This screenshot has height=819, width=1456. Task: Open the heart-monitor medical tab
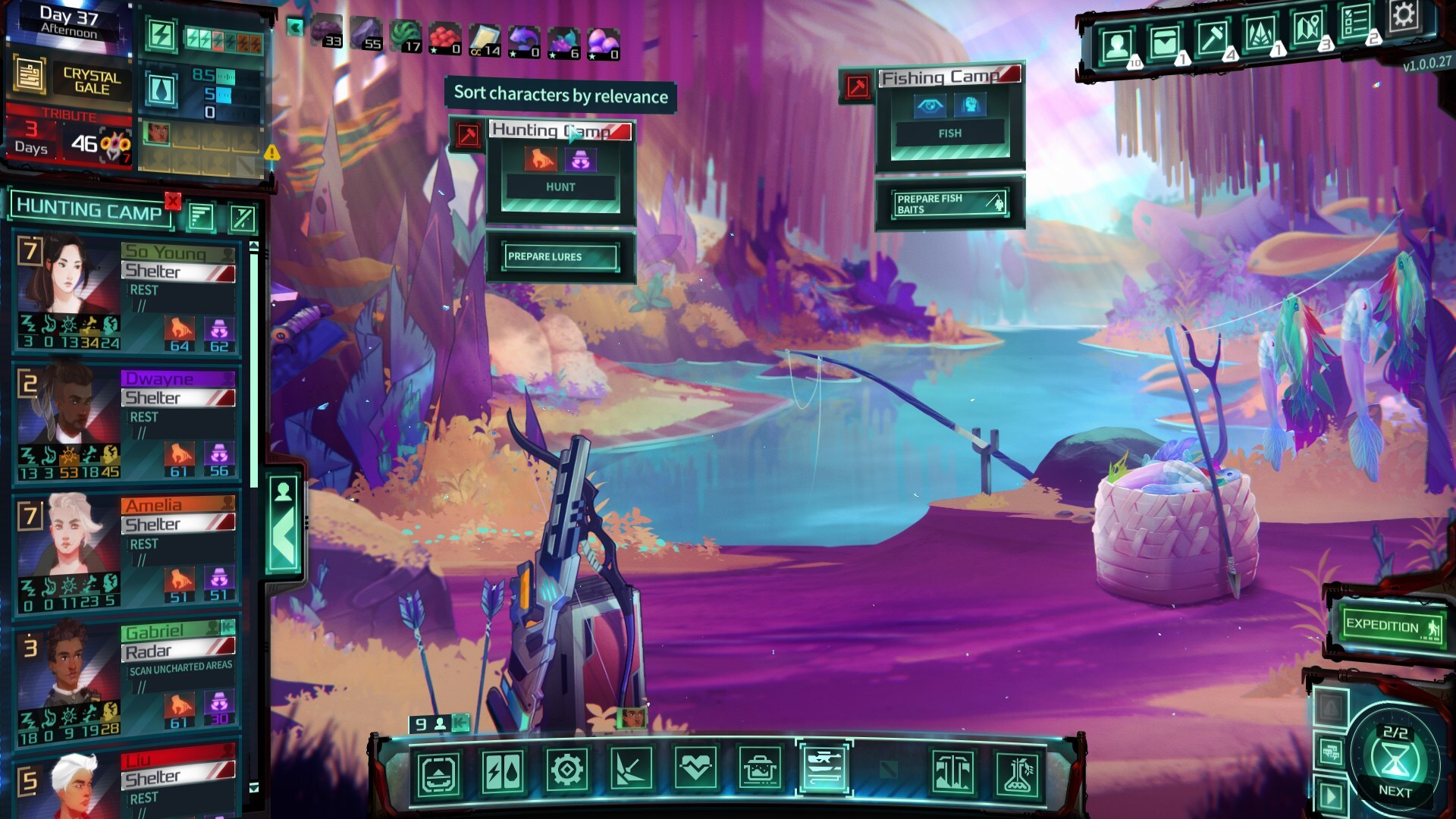[695, 770]
